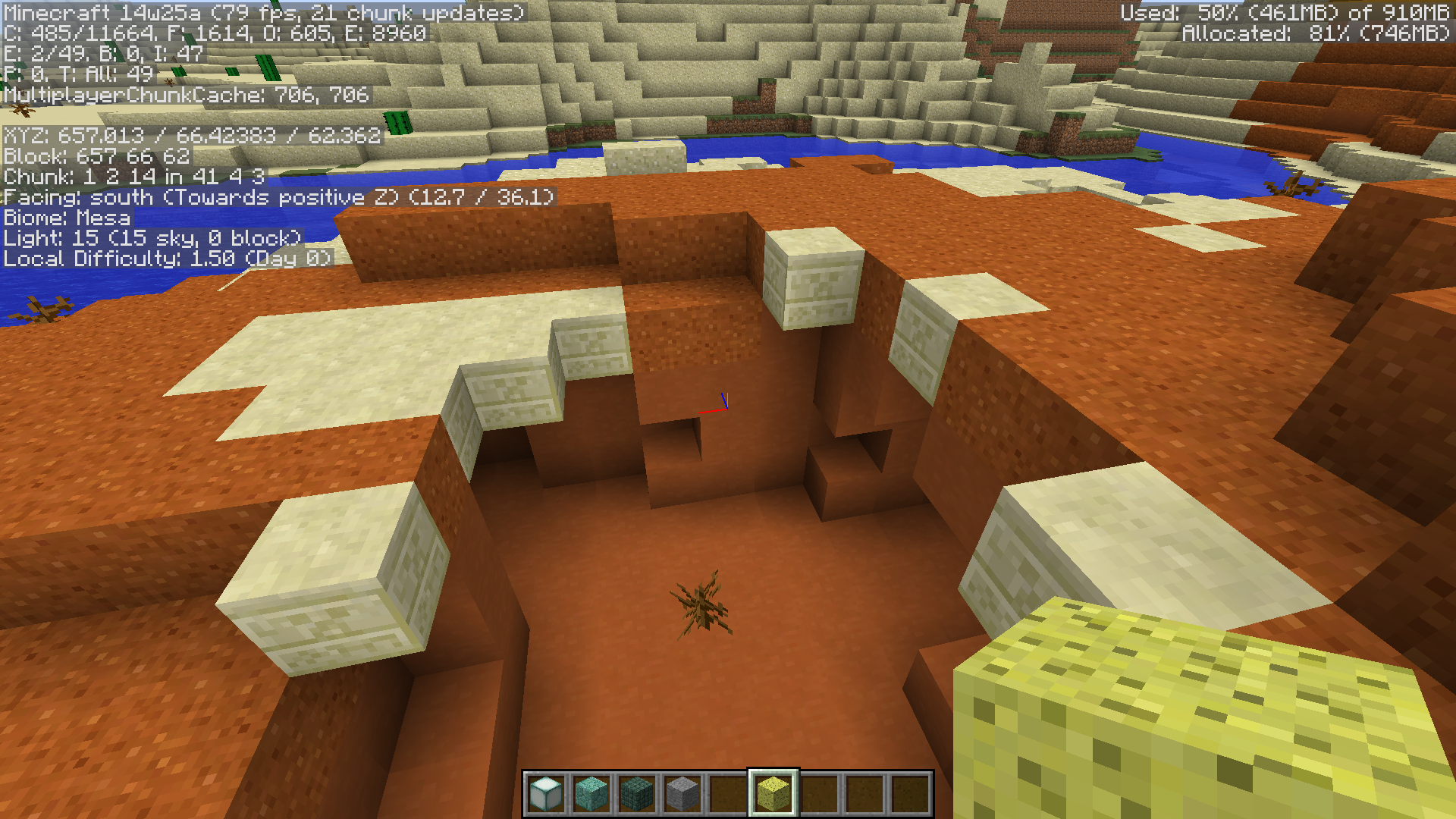The height and width of the screenshot is (819, 1456).
Task: Switch to the gray stone block slot
Action: [x=682, y=793]
